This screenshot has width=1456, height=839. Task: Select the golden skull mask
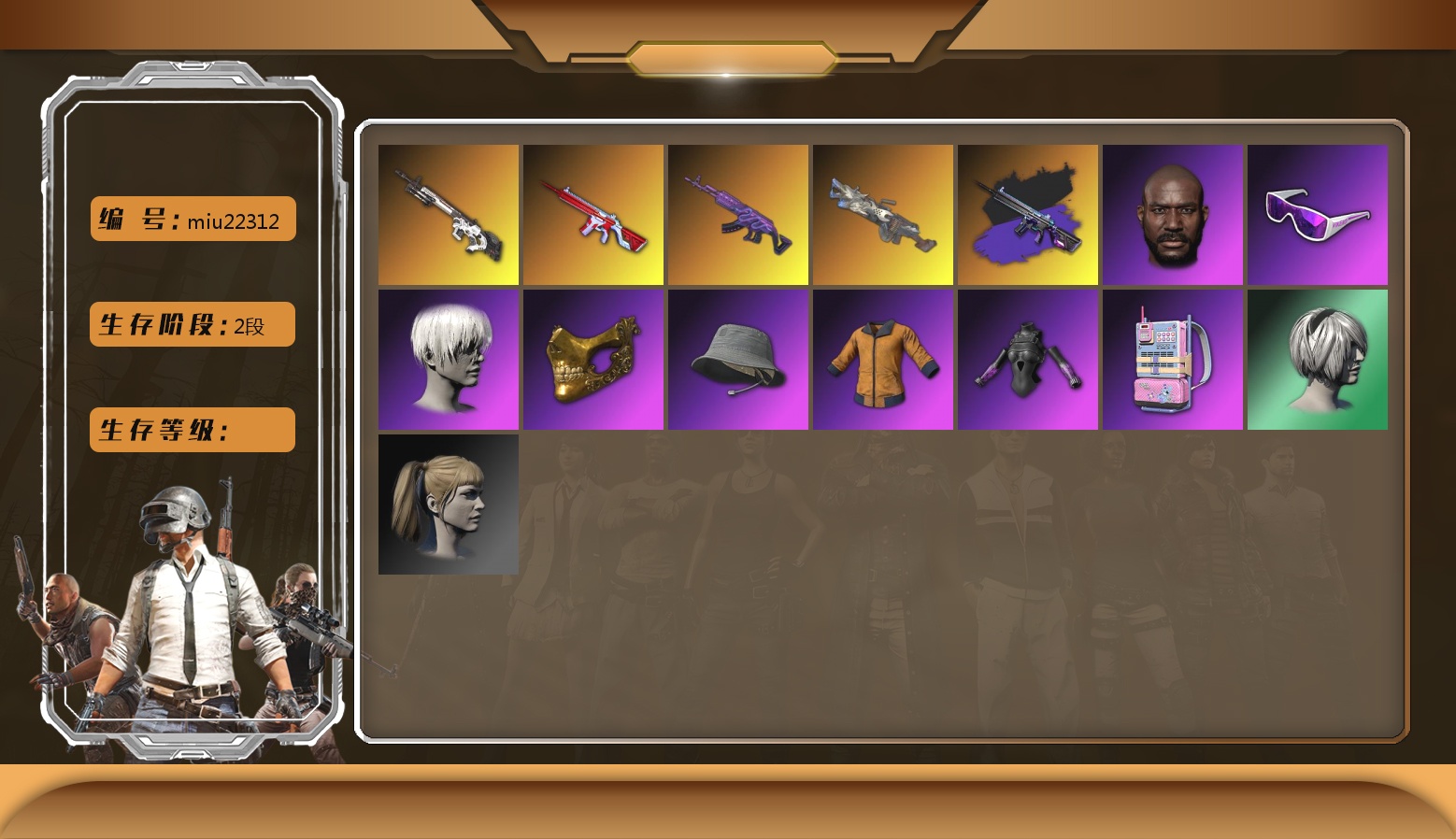click(x=593, y=360)
